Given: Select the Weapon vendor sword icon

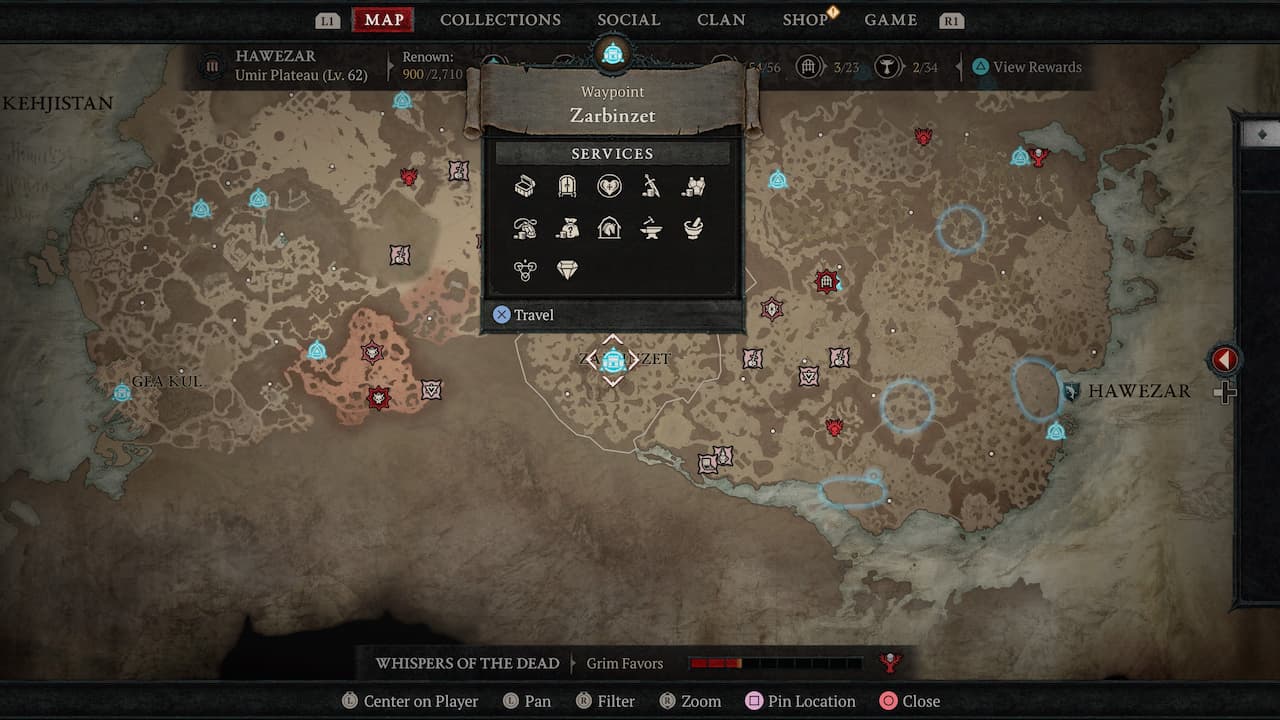Looking at the screenshot, I should (651, 186).
